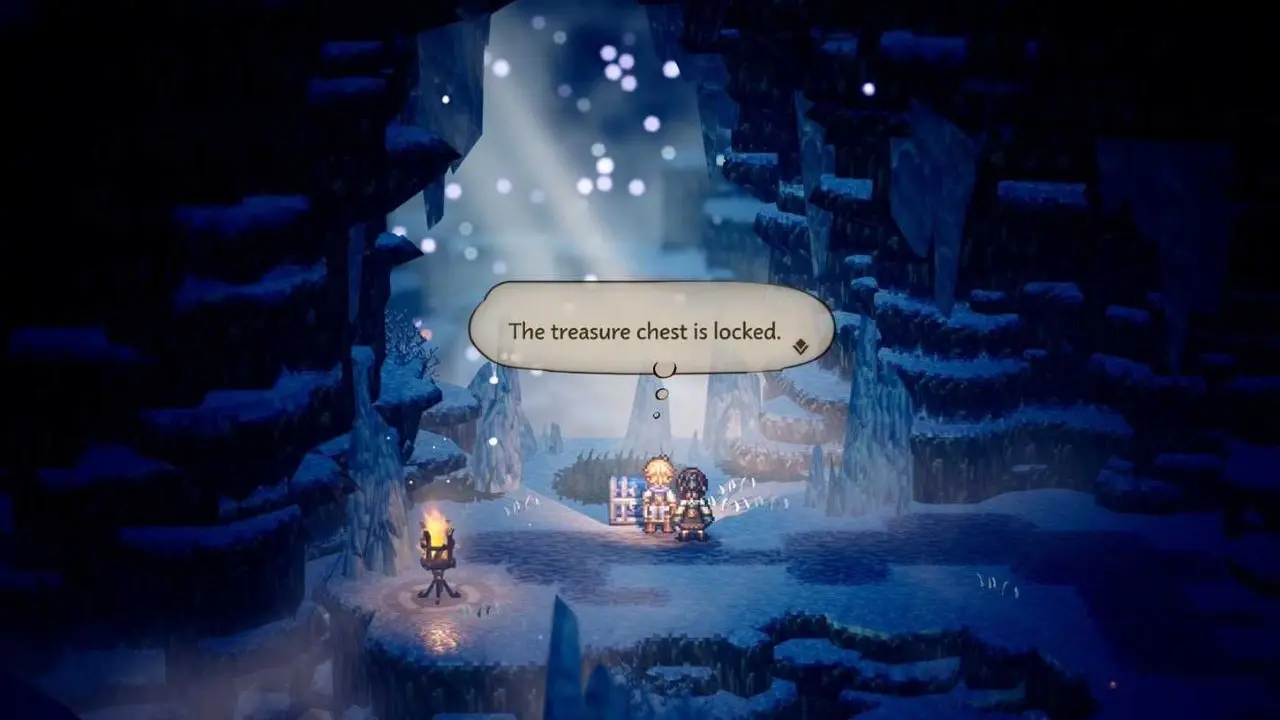This screenshot has width=1280, height=720.
Task: Click the dialogue advance arrow in the speech bubble
Action: tap(800, 347)
